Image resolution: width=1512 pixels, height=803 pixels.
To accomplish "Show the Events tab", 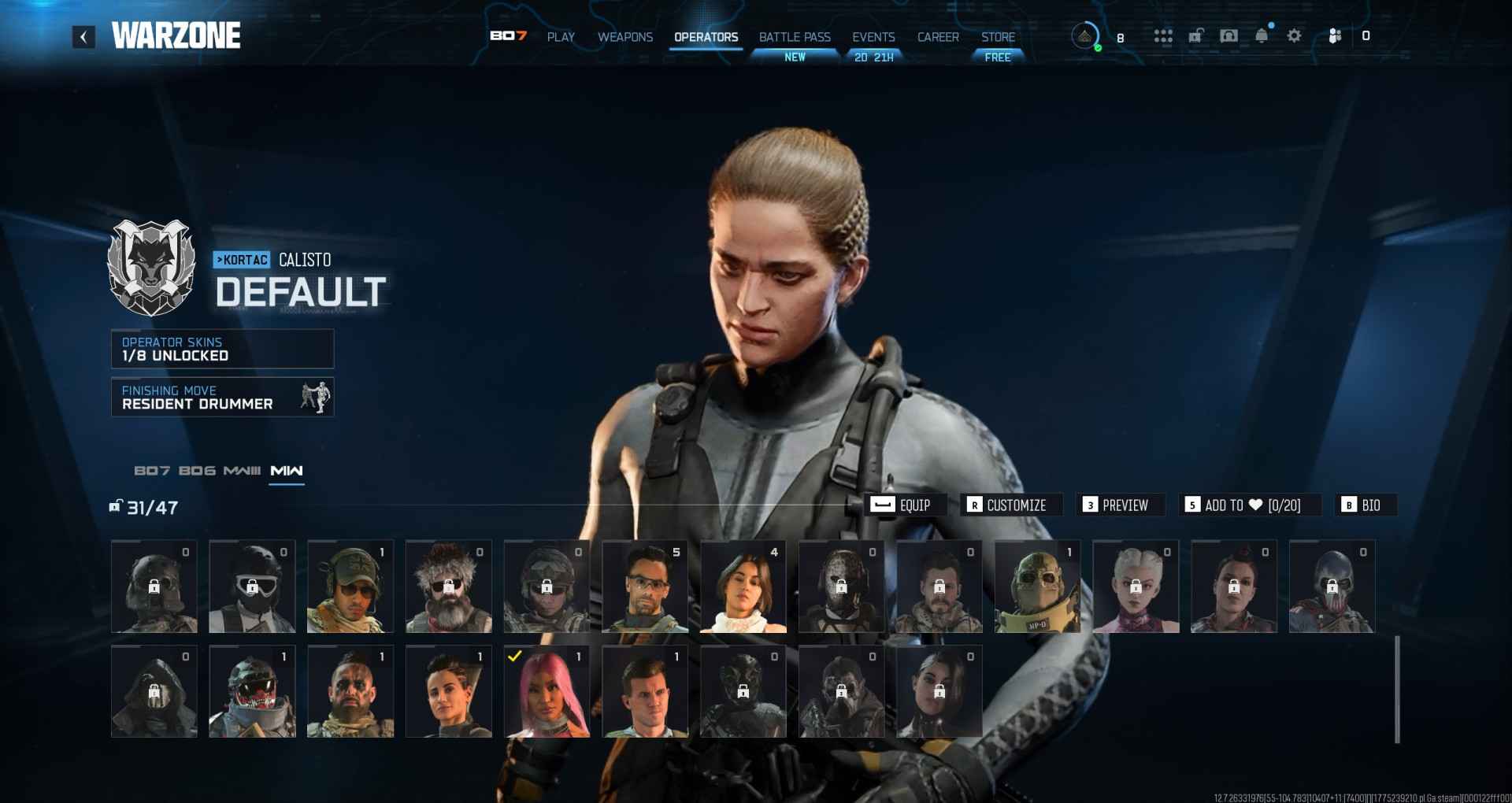I will (x=873, y=37).
